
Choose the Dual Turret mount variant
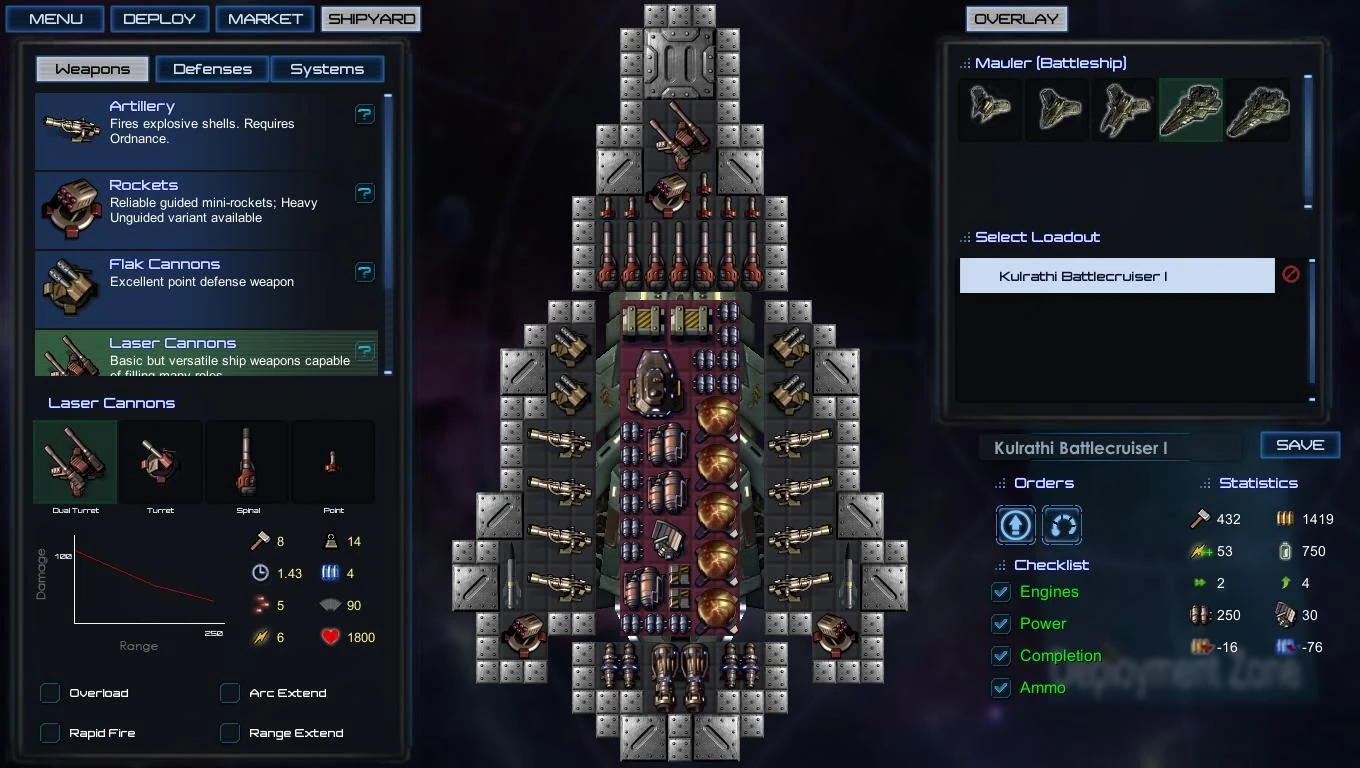(74, 461)
